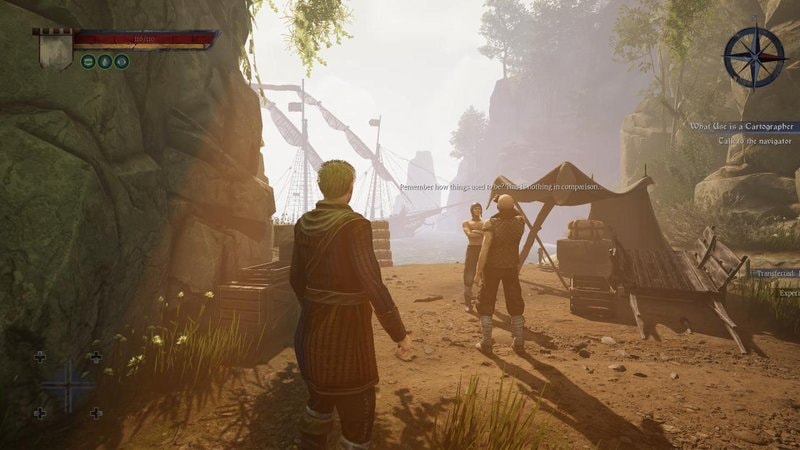Select the quick-slot cross wheel center
The height and width of the screenshot is (450, 800).
66,385
